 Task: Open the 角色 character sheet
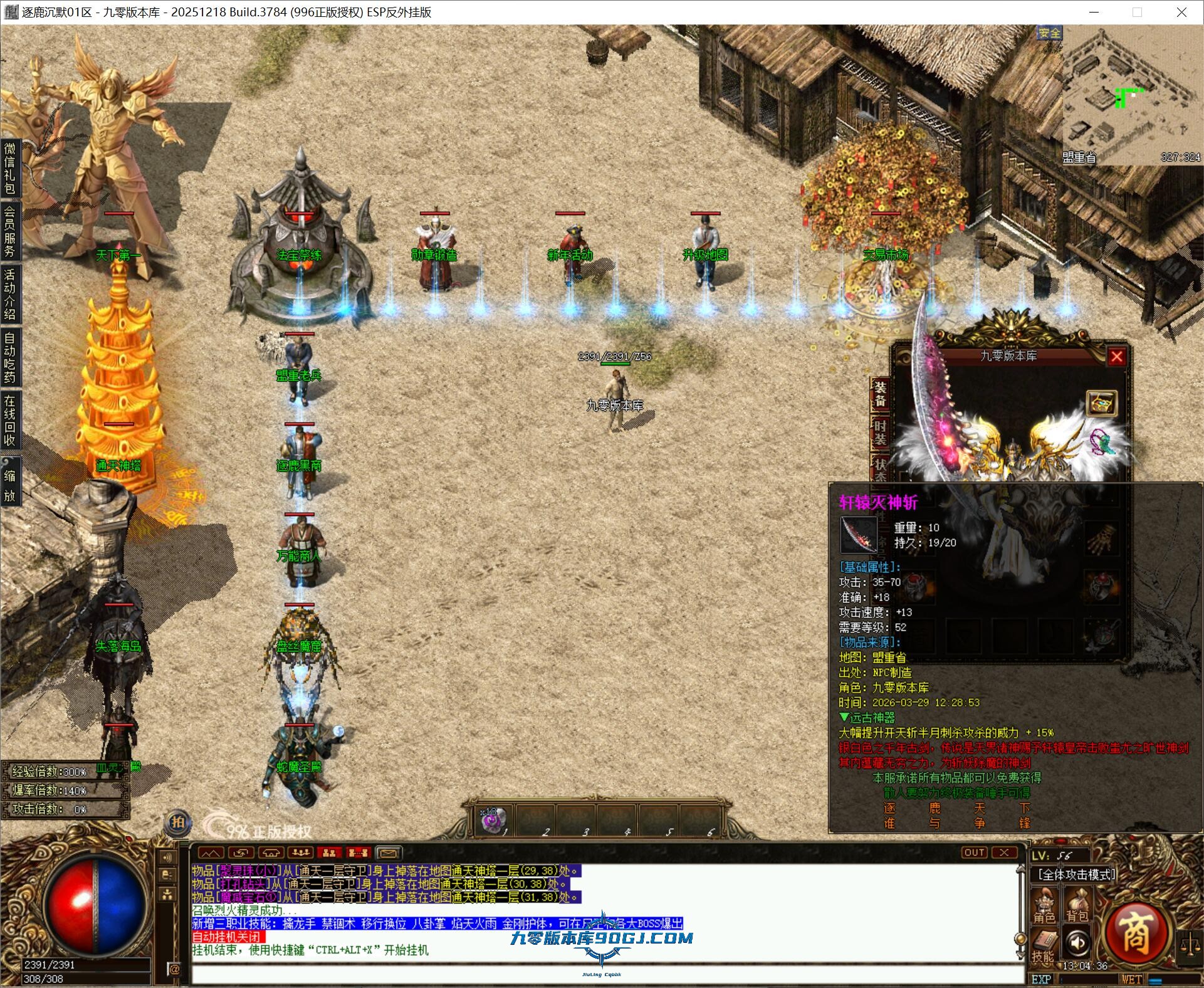[x=1044, y=907]
